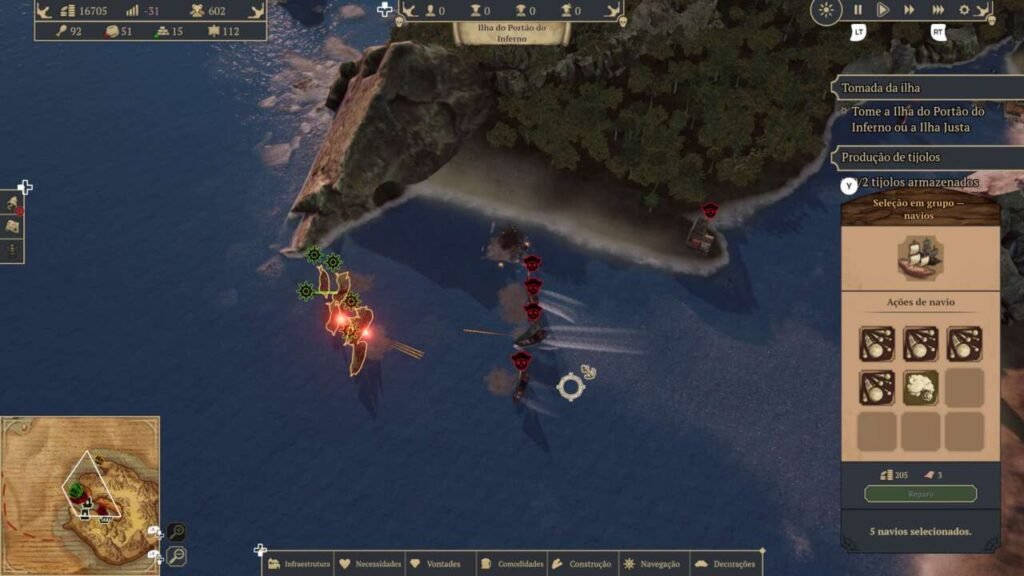The image size is (1024, 576).
Task: Switch to double fast-forward speed
Action: pyautogui.click(x=909, y=10)
